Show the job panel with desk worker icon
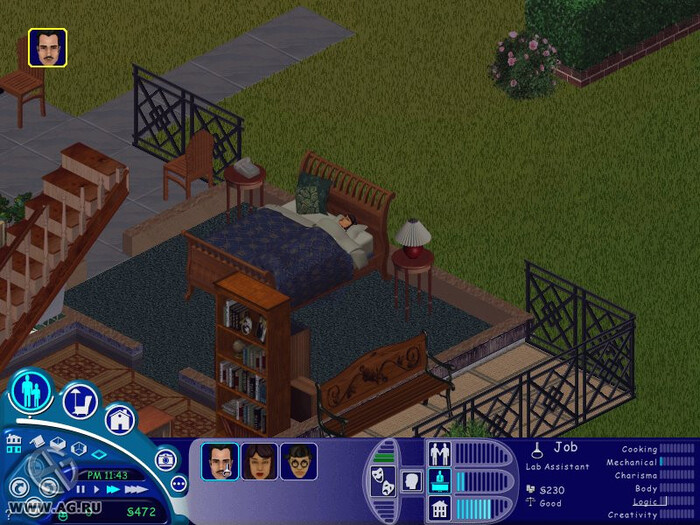 point(440,481)
